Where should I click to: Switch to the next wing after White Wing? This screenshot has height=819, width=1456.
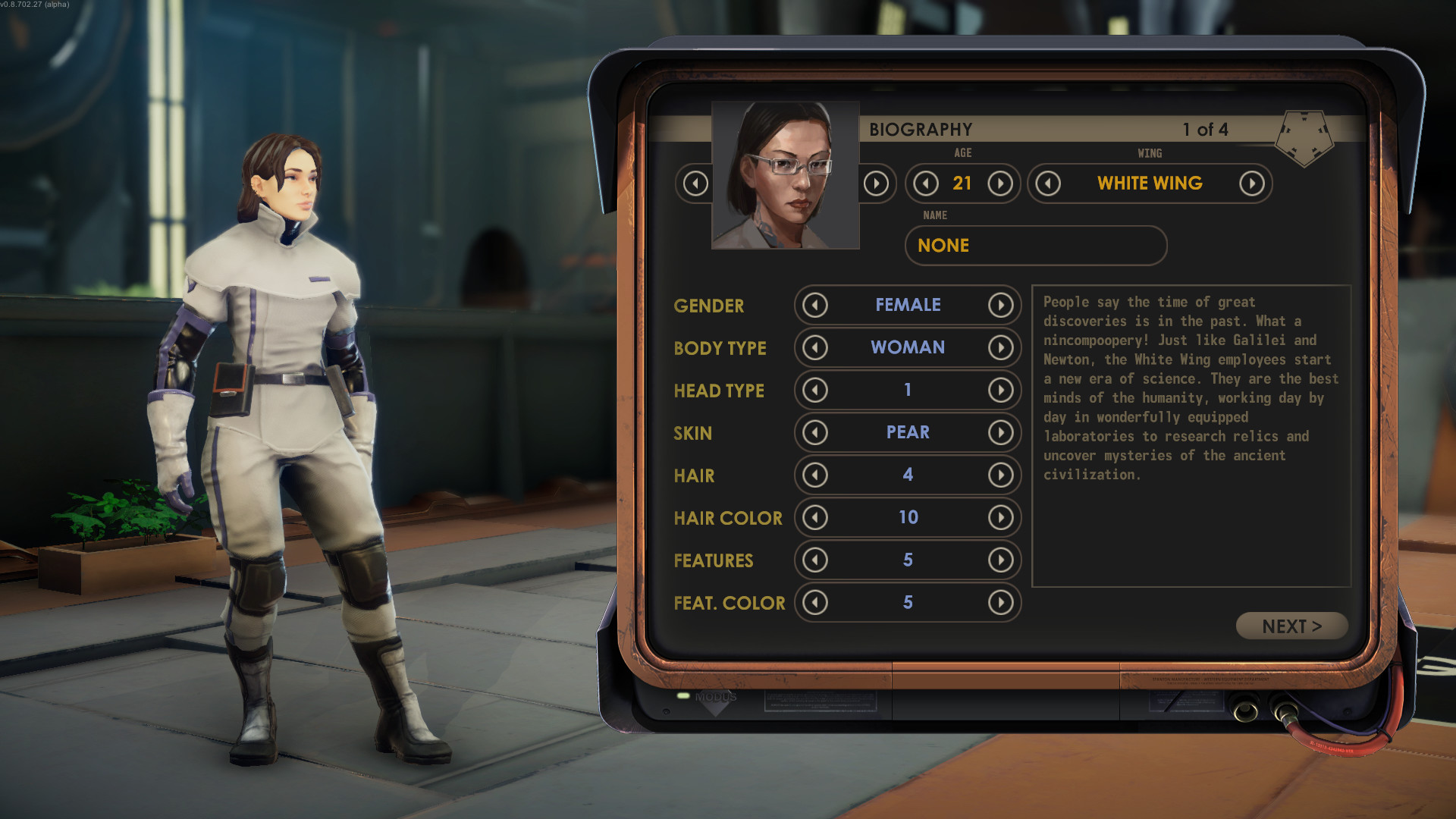coord(1251,184)
